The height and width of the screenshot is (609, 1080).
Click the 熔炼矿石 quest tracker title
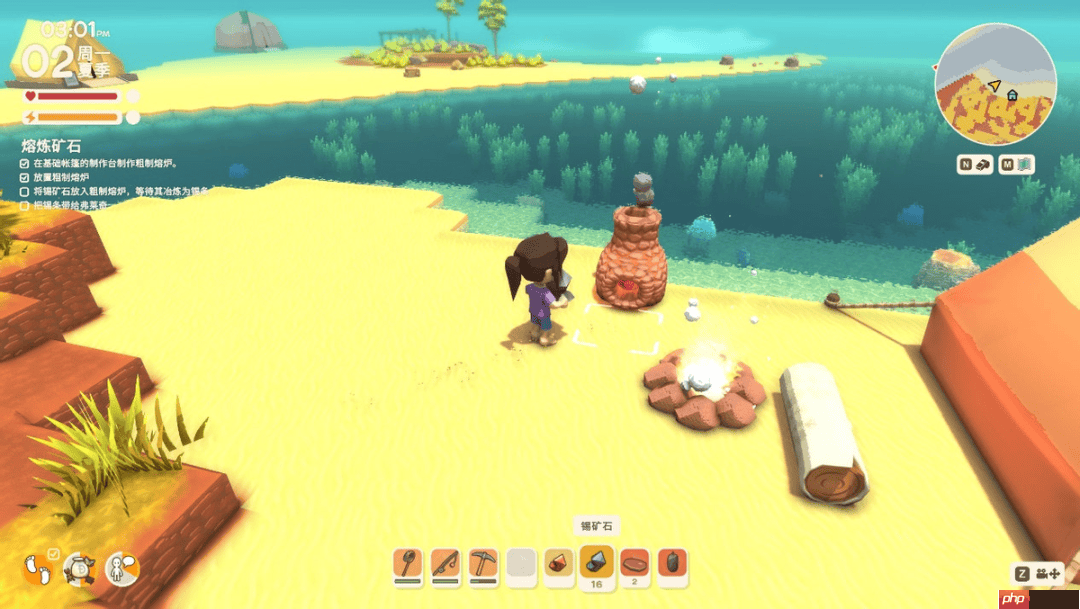coord(52,145)
